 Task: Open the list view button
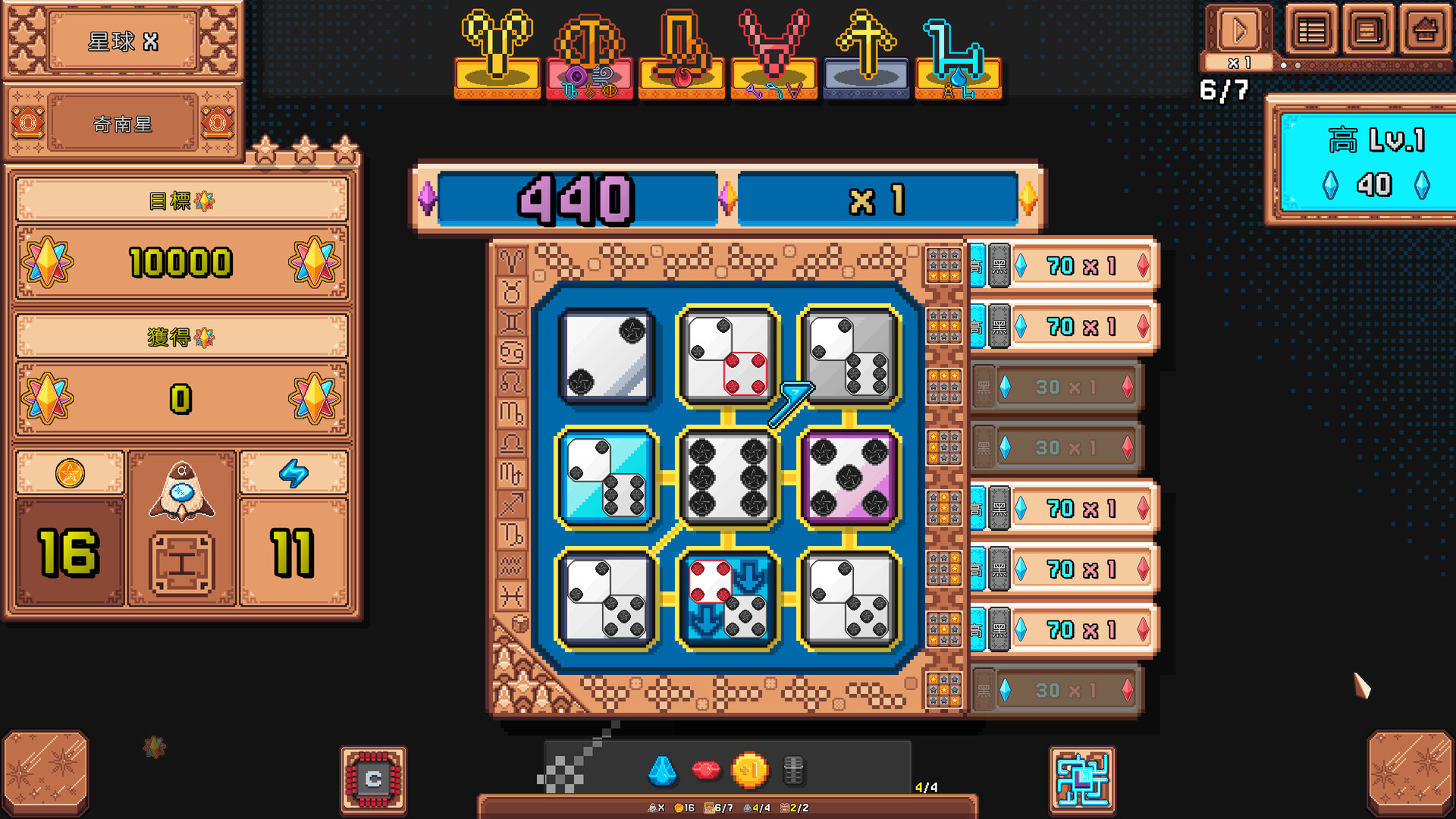[1311, 32]
